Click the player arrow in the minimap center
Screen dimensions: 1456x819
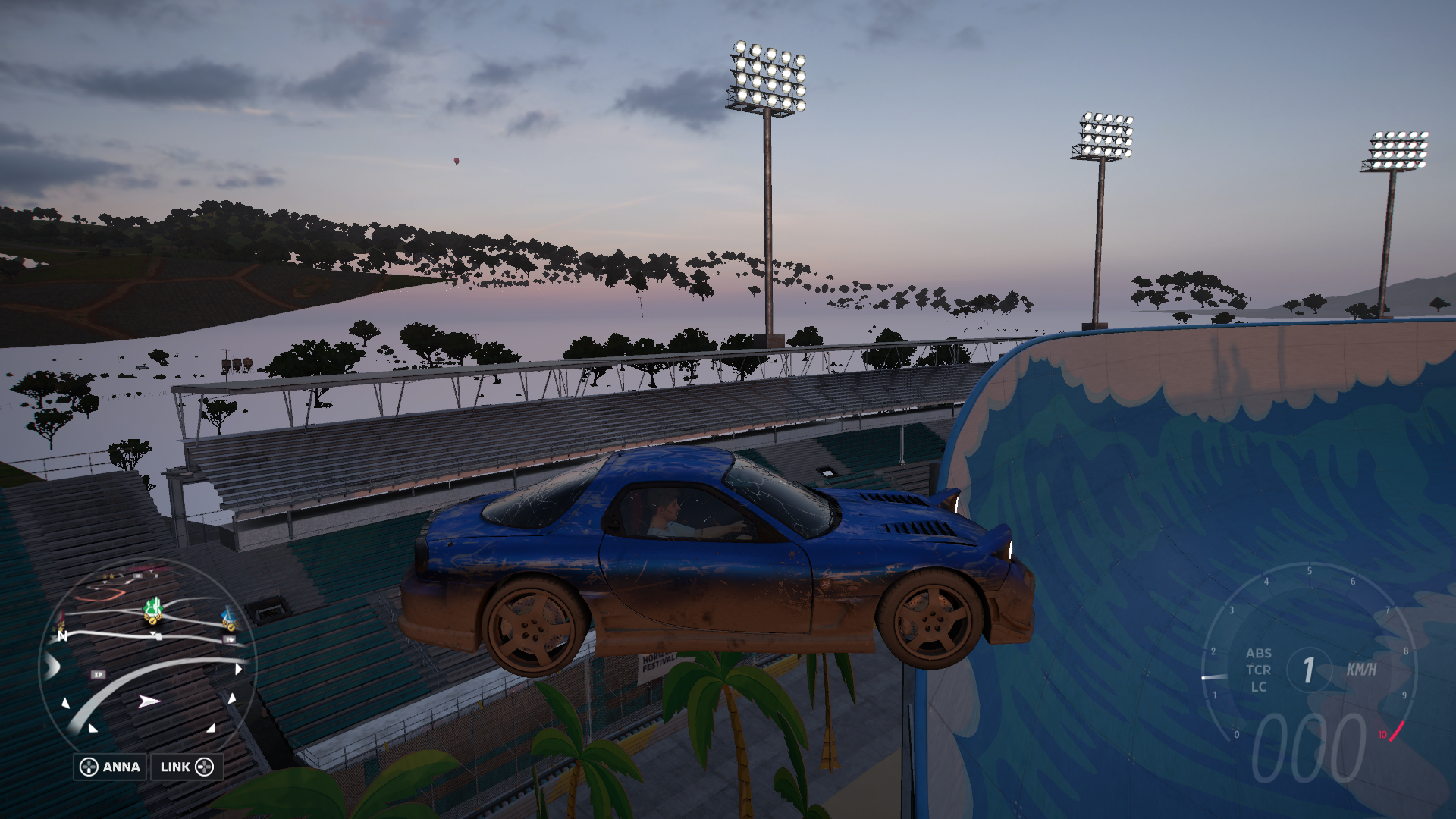click(148, 701)
